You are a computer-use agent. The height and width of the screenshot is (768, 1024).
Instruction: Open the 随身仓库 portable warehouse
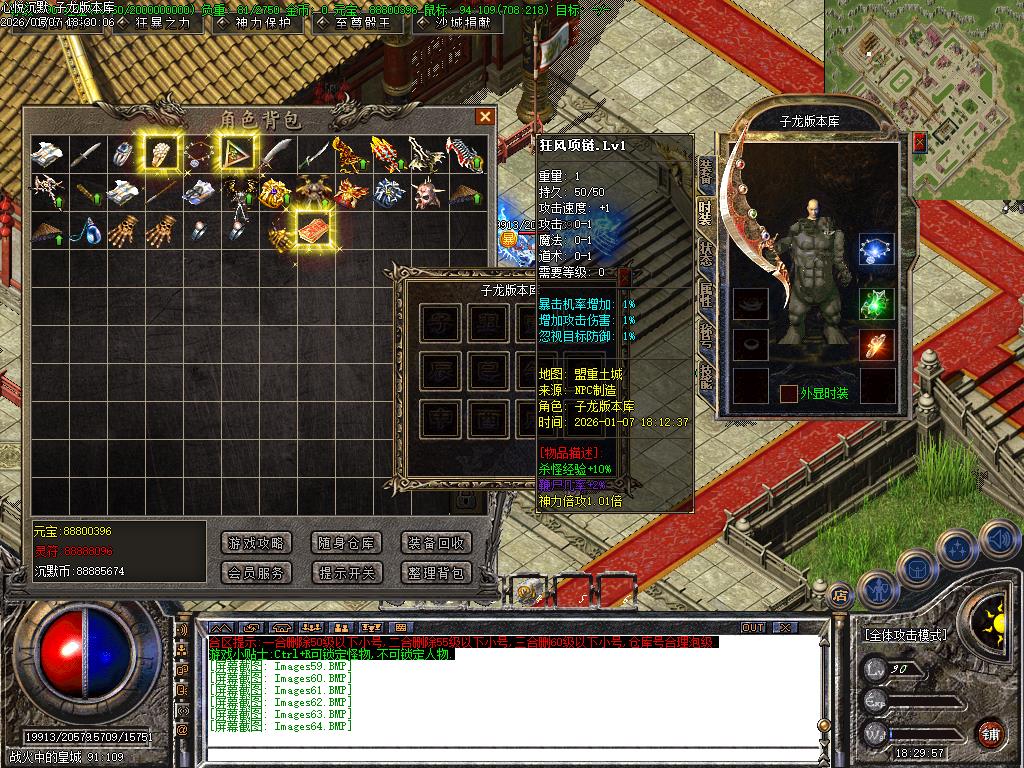(x=346, y=543)
